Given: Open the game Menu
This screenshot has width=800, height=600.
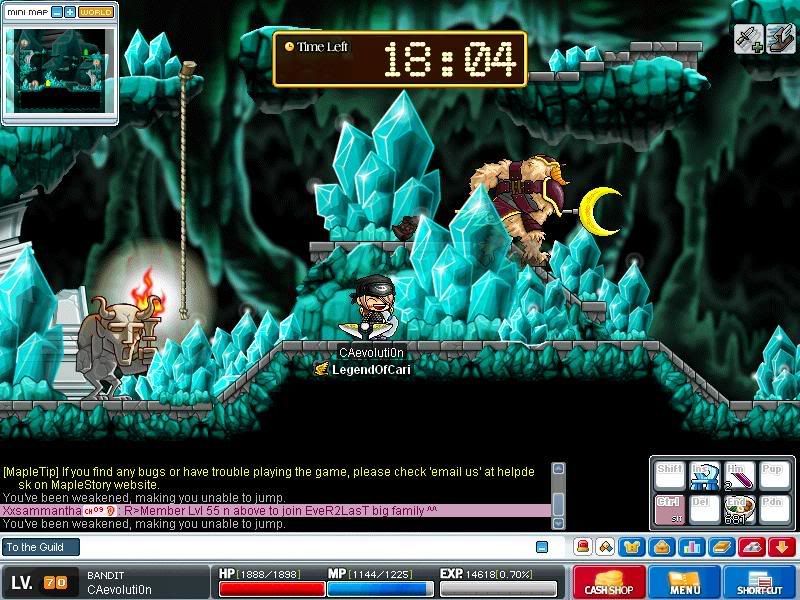Looking at the screenshot, I should [x=685, y=582].
